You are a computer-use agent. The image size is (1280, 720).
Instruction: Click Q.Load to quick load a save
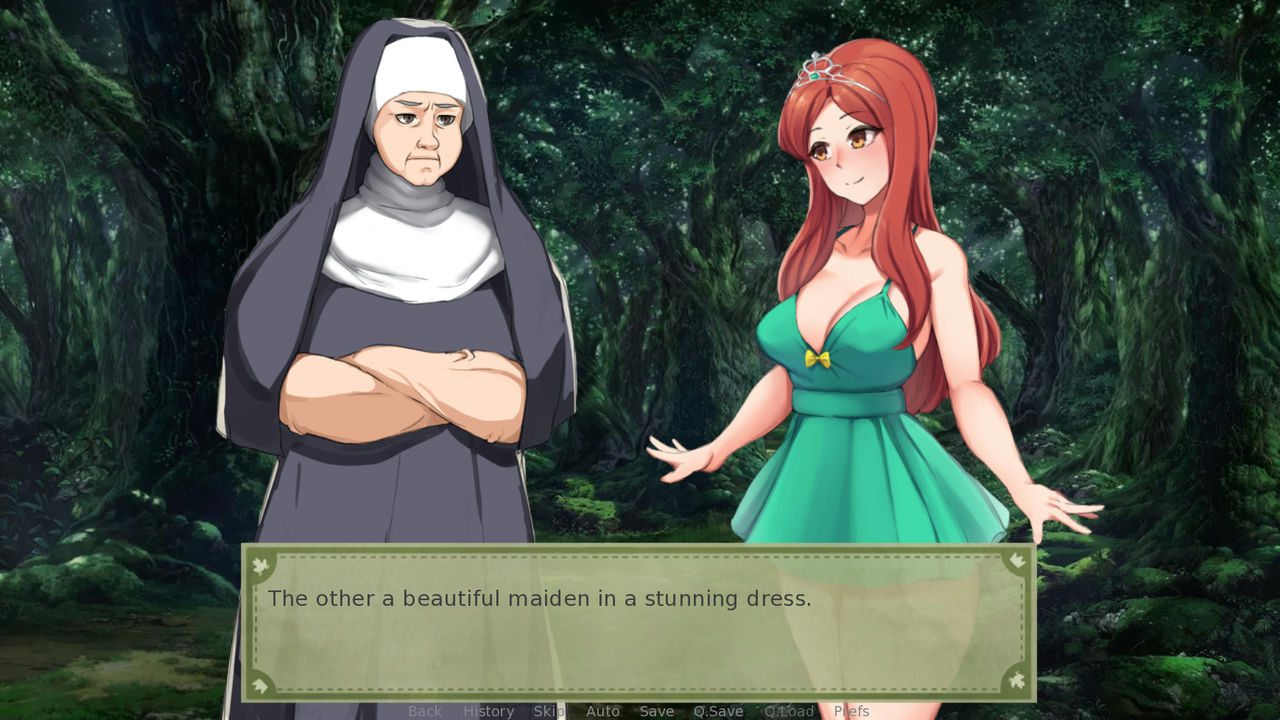[789, 711]
